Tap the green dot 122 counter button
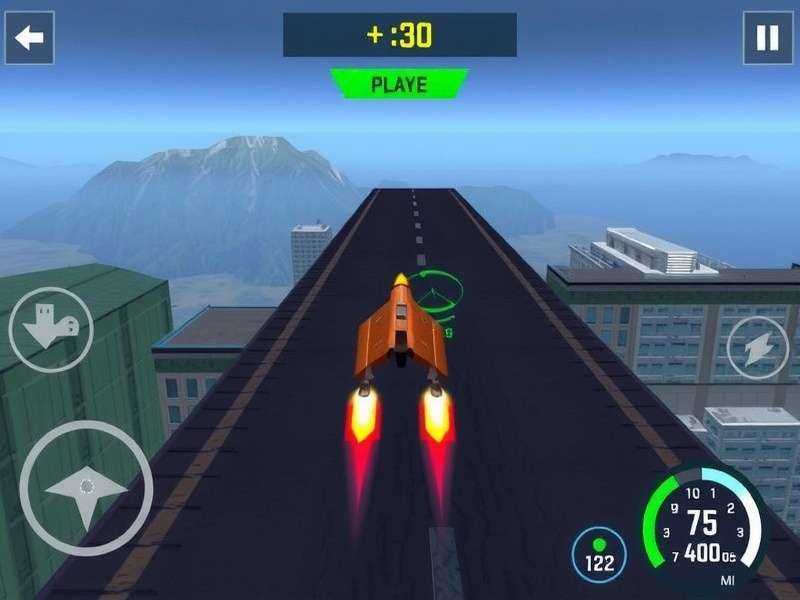Image resolution: width=800 pixels, height=600 pixels. (599, 555)
